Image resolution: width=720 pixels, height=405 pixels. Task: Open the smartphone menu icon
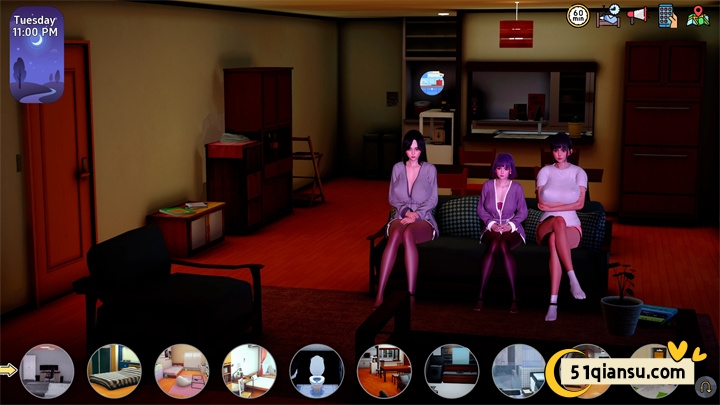click(x=667, y=16)
